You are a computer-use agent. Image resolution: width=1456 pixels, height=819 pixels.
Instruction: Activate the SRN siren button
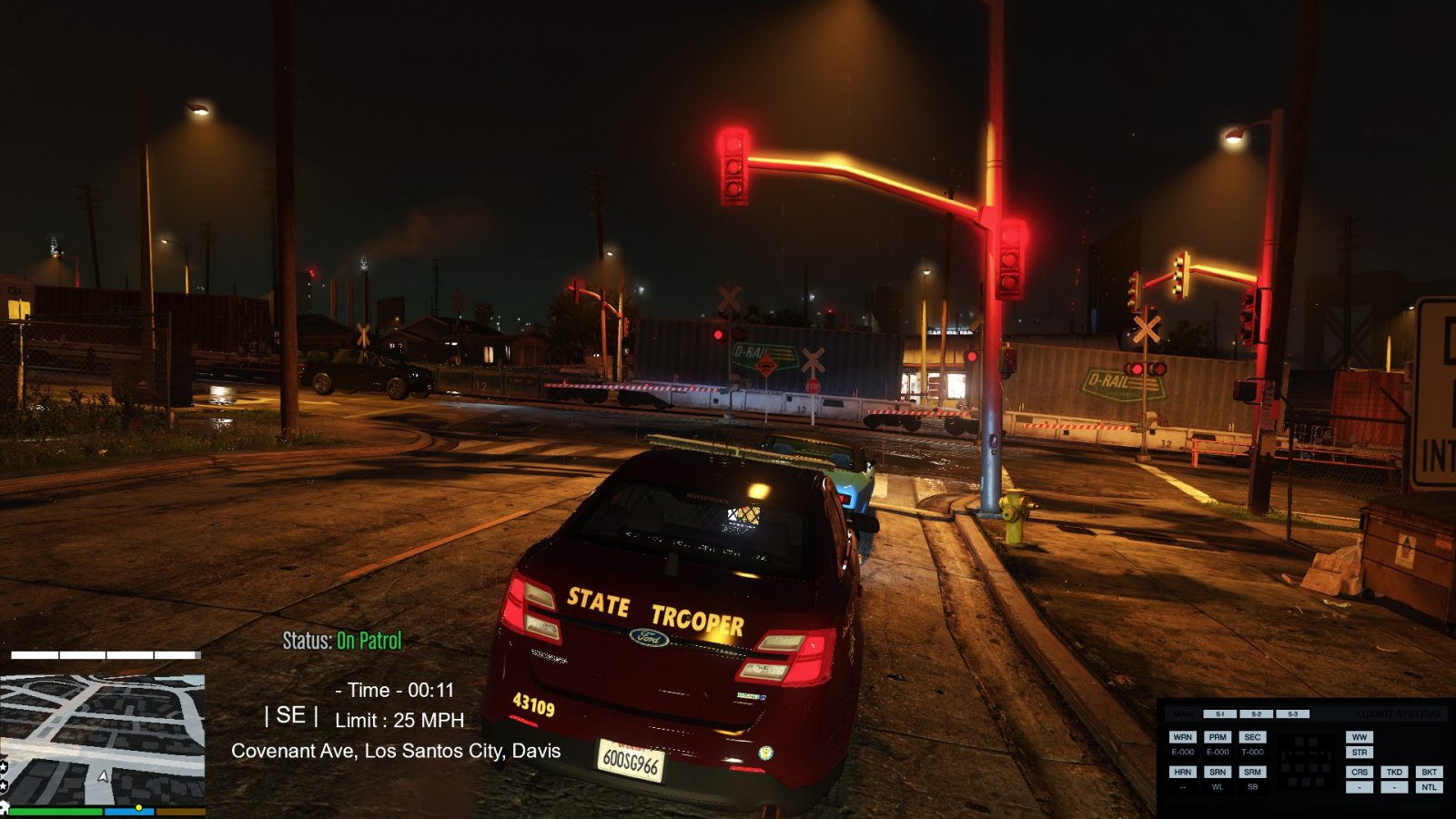(x=1218, y=772)
